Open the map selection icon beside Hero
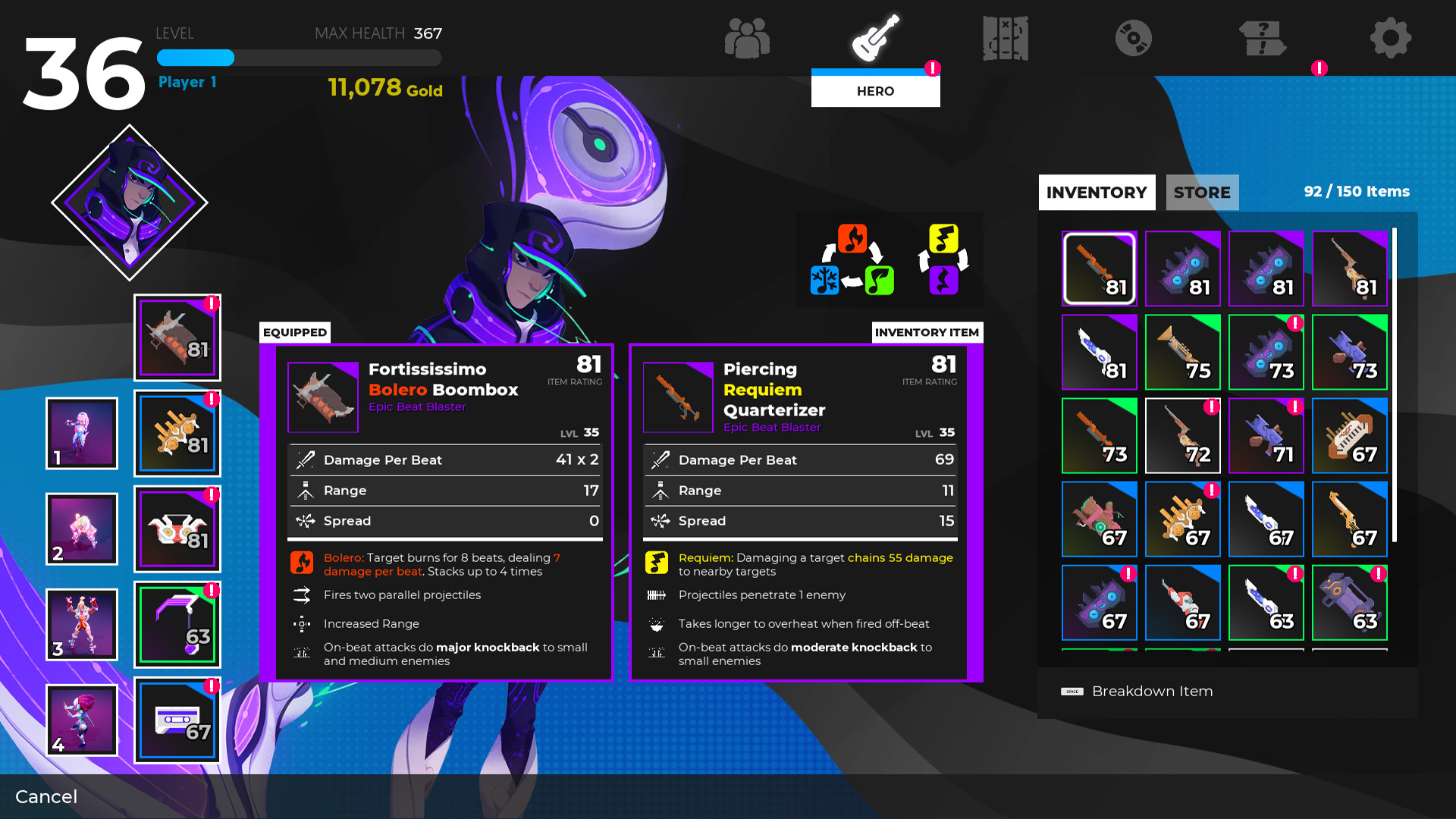The image size is (1456, 819). pos(1005,36)
